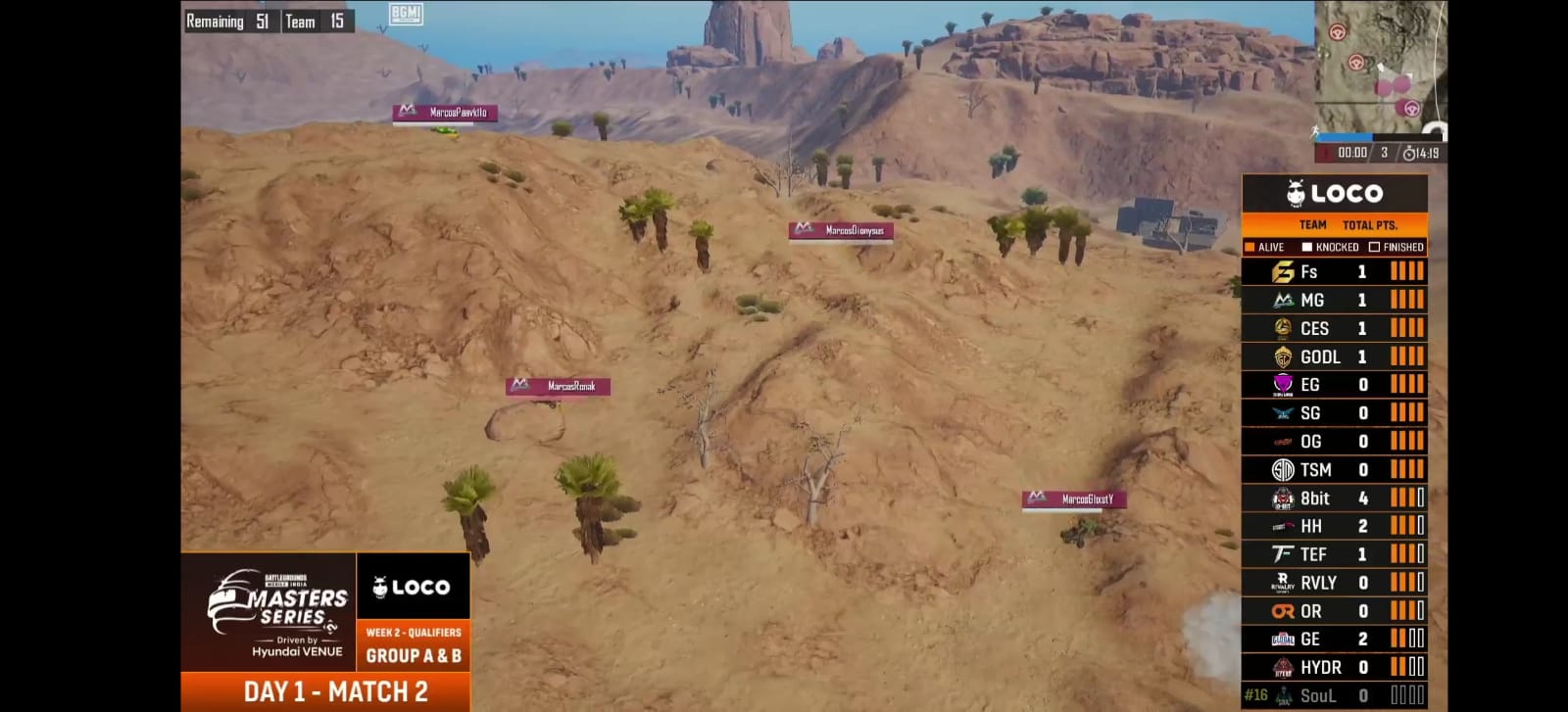Select the MarcosDionysus player name tag
This screenshot has height=712, width=1568.
point(841,231)
